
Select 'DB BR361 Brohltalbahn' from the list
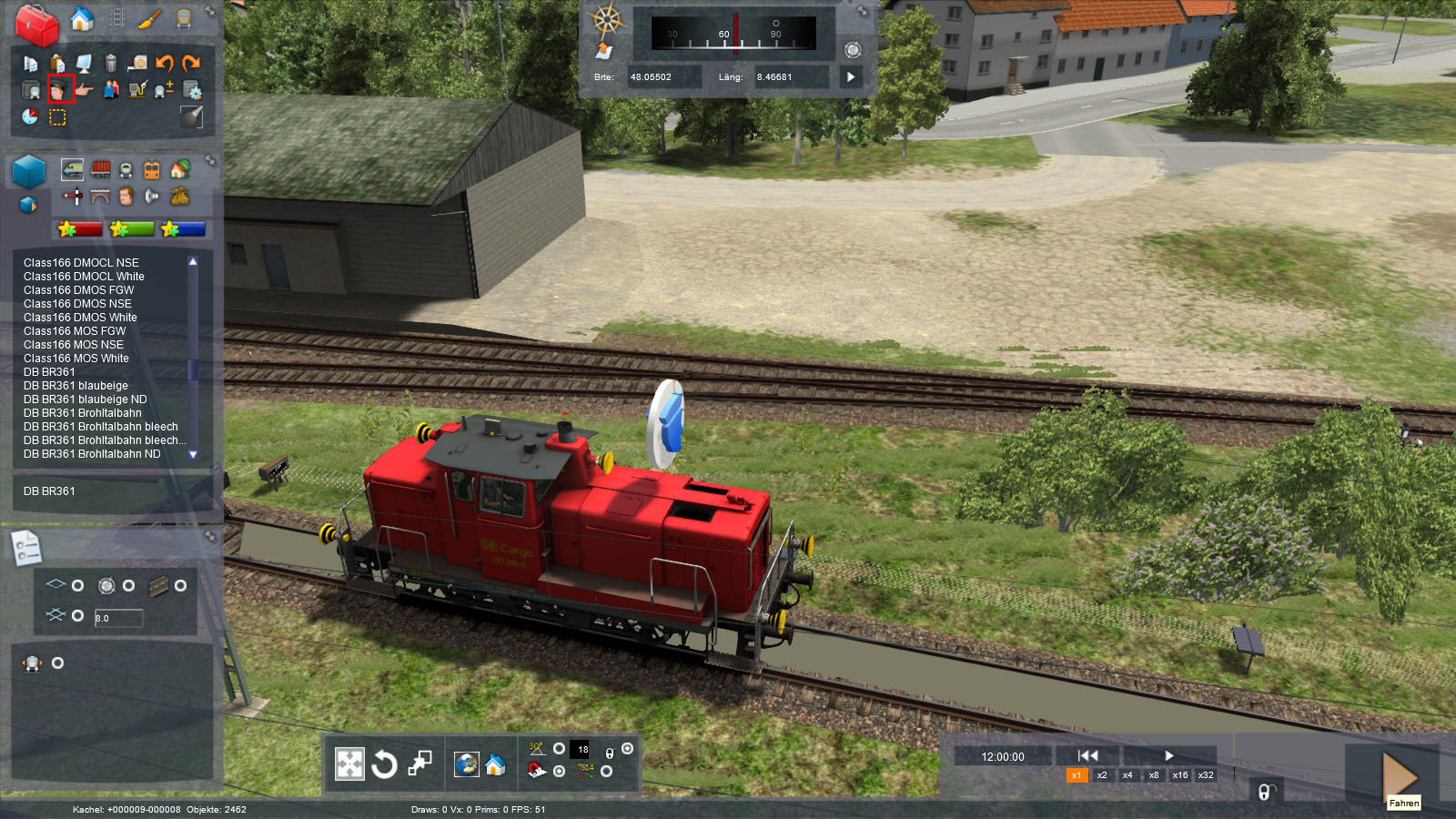tap(82, 413)
